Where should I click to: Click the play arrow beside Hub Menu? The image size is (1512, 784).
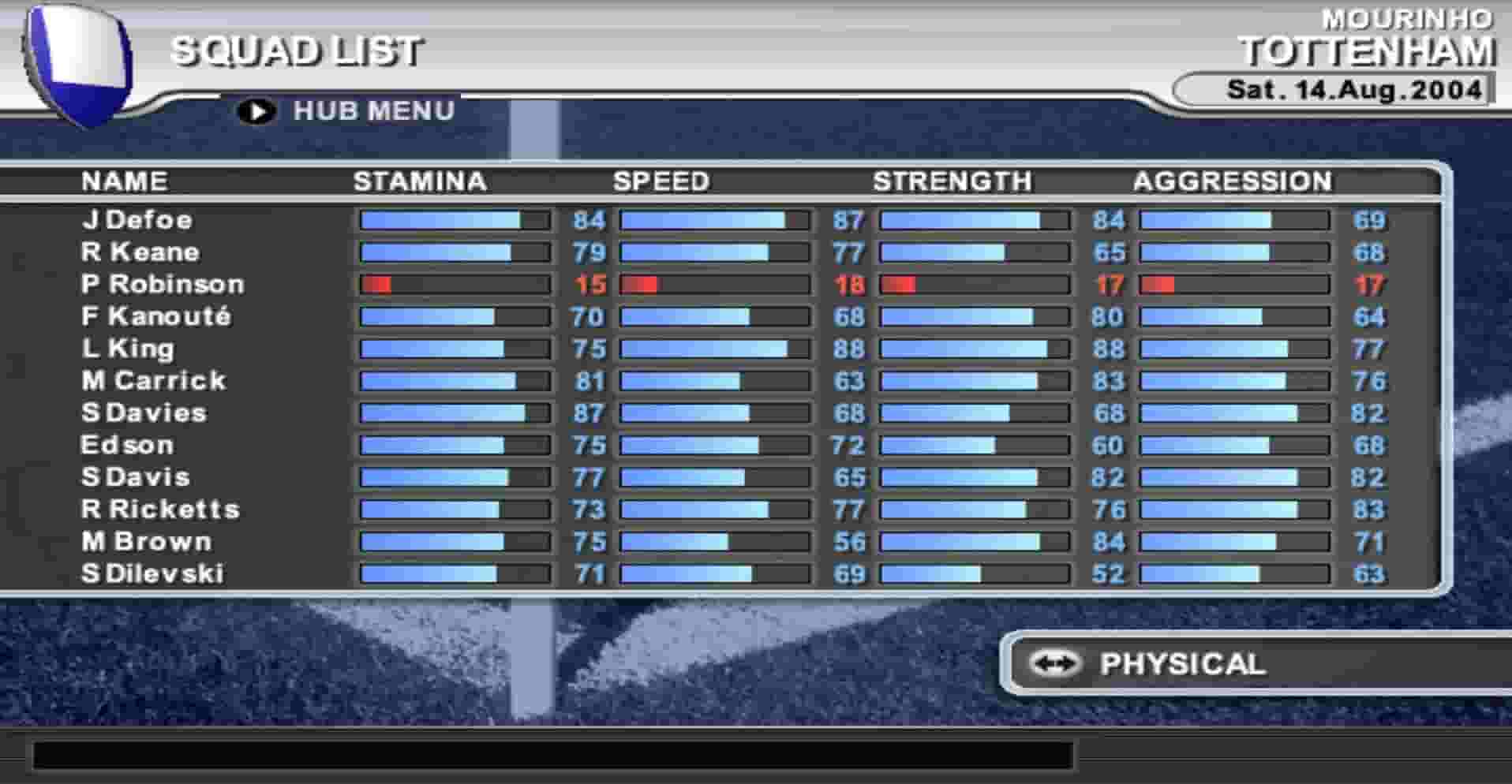255,110
